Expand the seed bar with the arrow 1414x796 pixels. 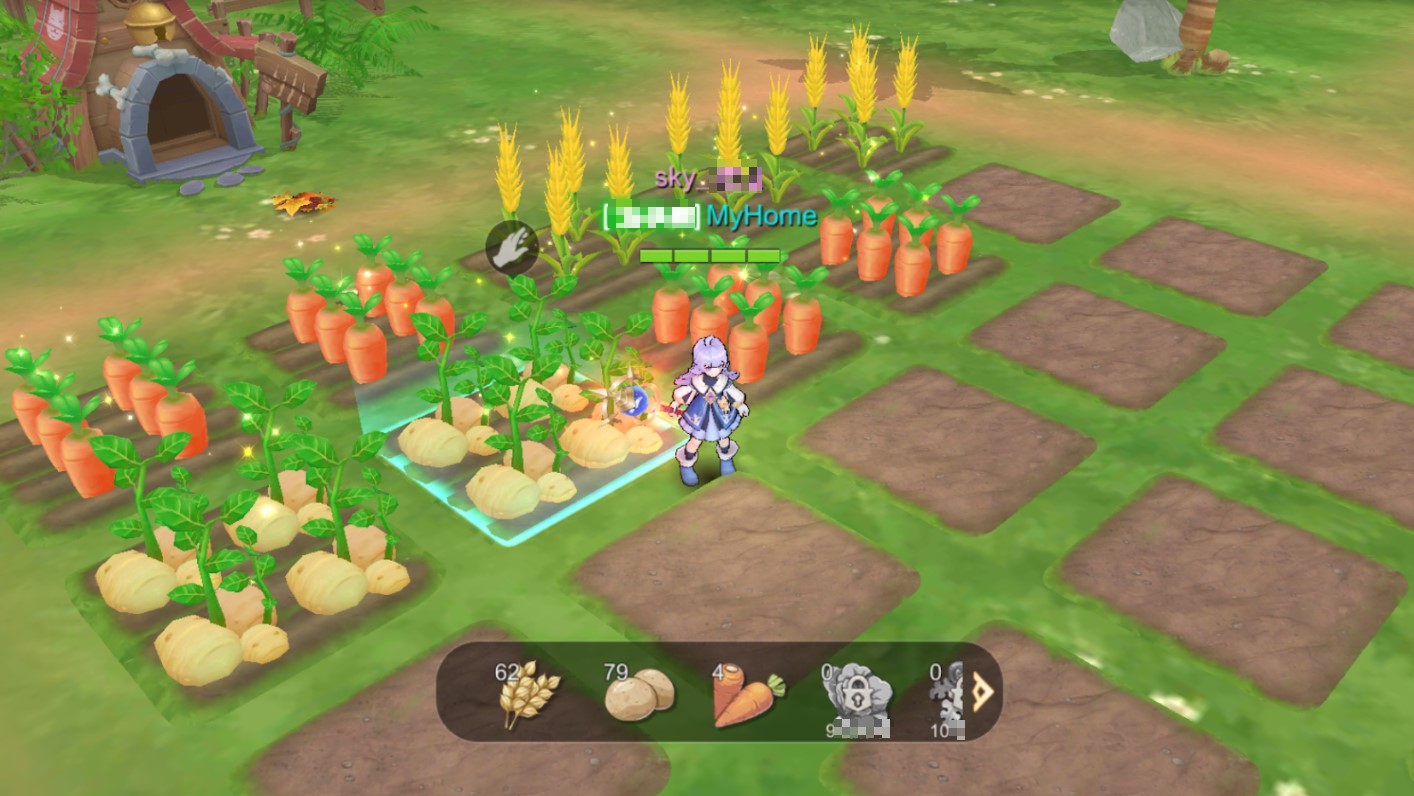(984, 692)
